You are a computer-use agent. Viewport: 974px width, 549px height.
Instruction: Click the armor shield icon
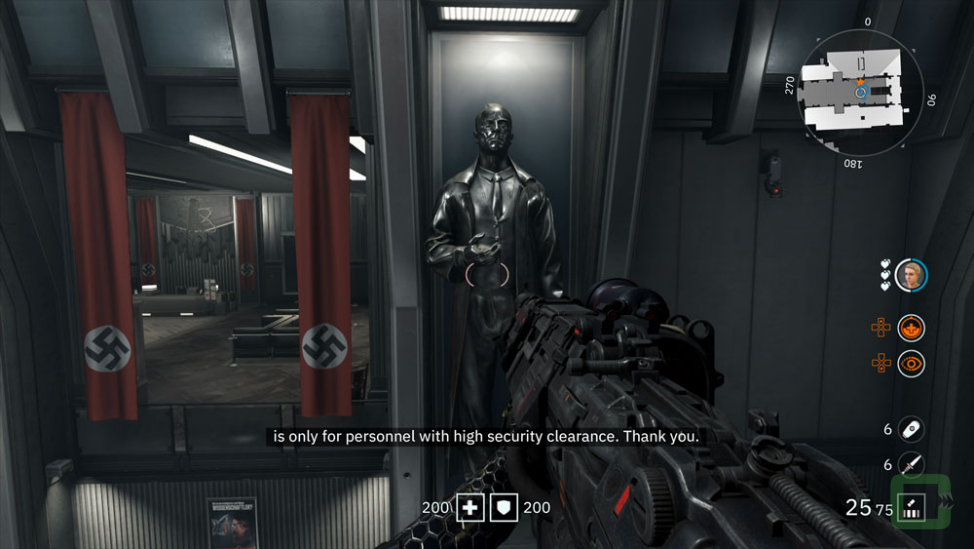pyautogui.click(x=505, y=508)
